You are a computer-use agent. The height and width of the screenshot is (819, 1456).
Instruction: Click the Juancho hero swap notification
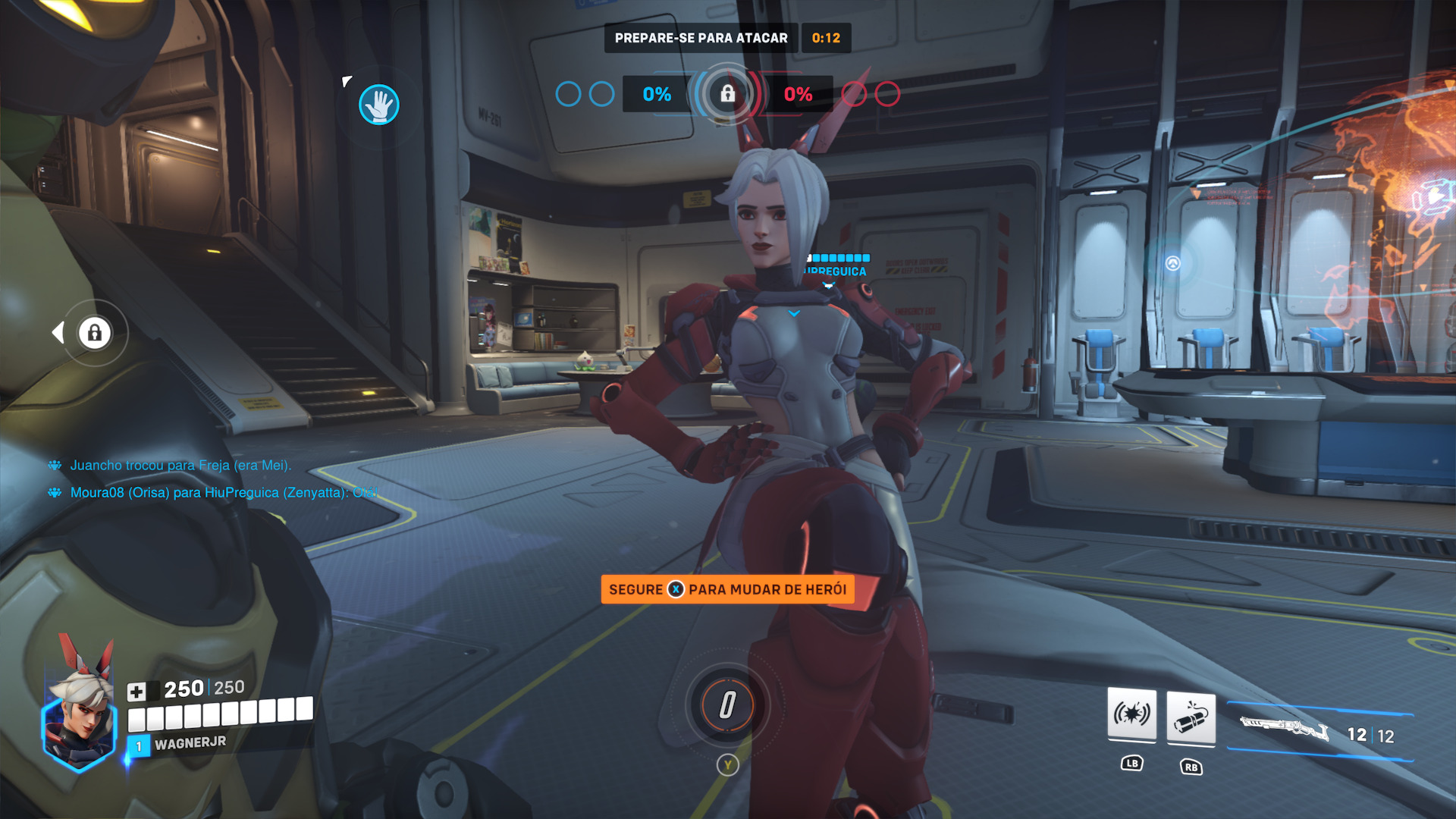pos(180,466)
